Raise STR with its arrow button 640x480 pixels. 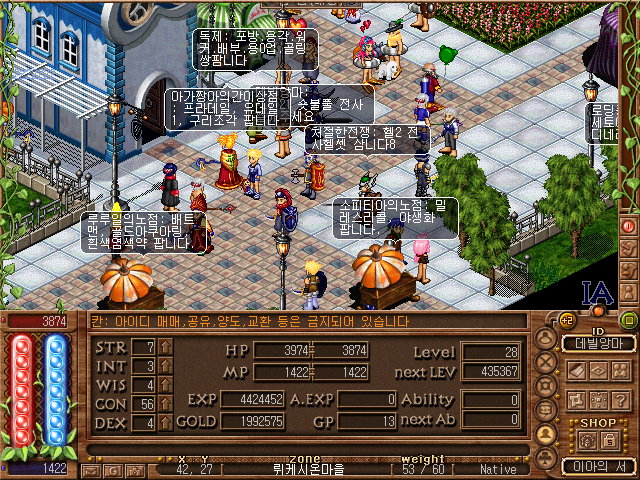point(166,347)
